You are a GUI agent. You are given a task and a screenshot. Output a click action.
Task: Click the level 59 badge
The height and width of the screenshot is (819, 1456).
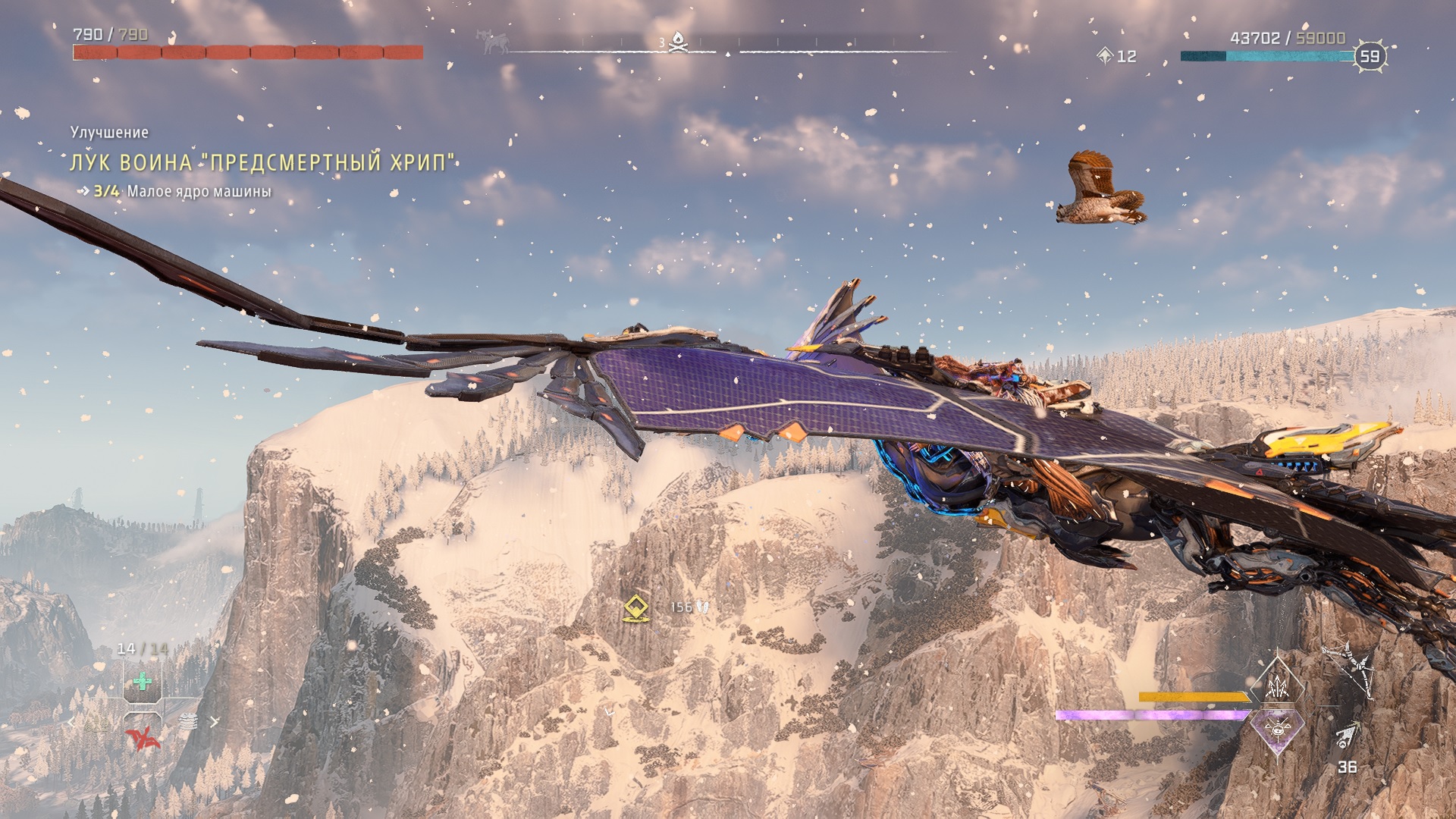click(x=1370, y=56)
